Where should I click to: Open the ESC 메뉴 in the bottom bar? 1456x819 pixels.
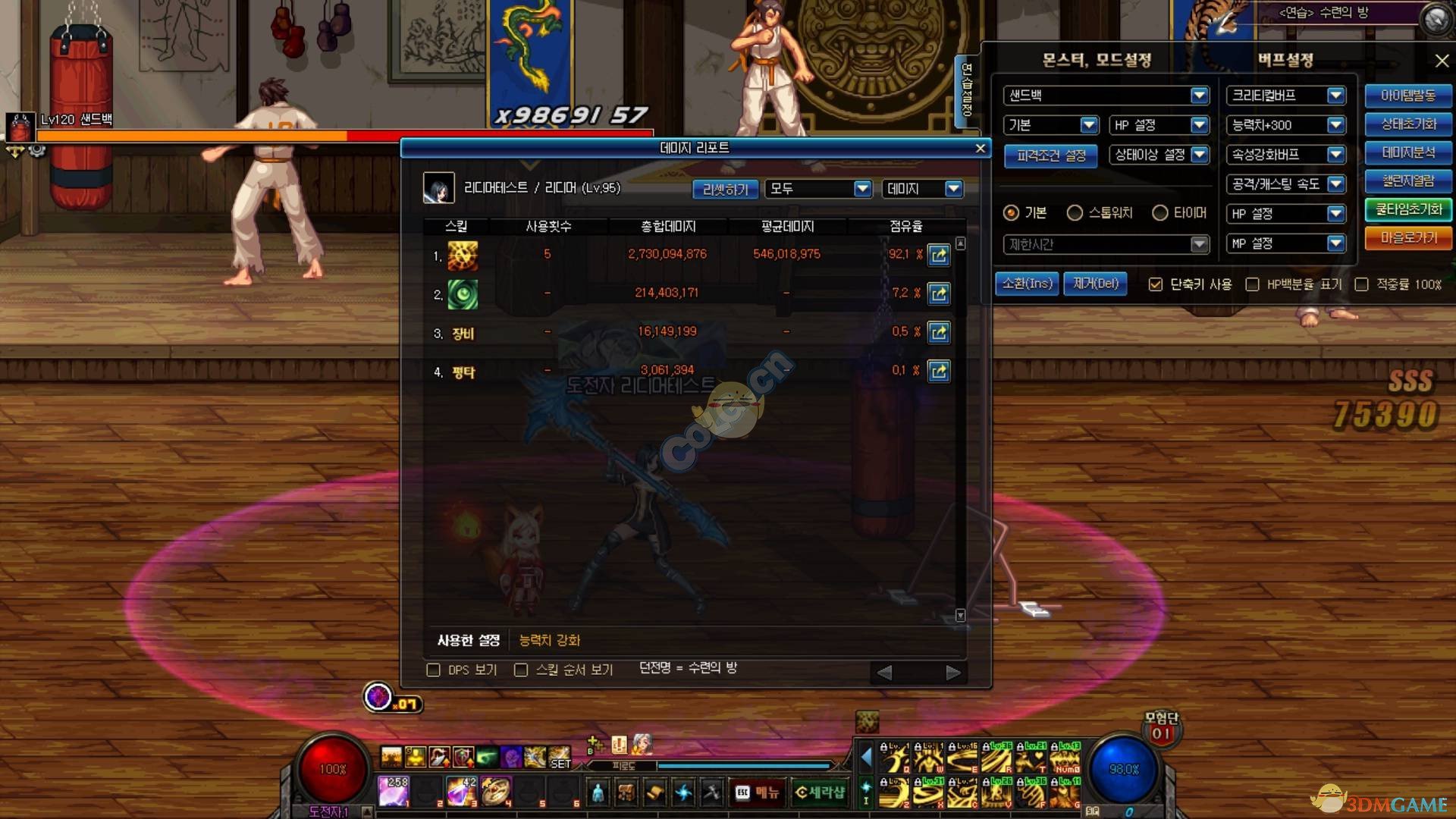[x=757, y=792]
